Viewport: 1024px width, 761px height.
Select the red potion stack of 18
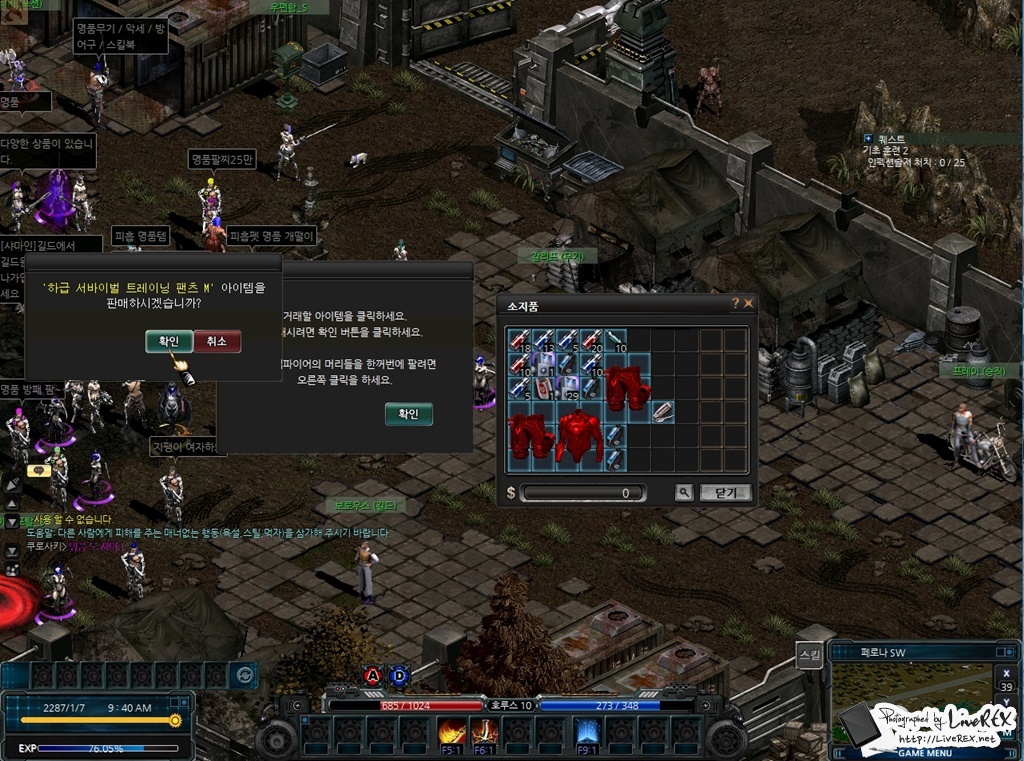point(519,340)
